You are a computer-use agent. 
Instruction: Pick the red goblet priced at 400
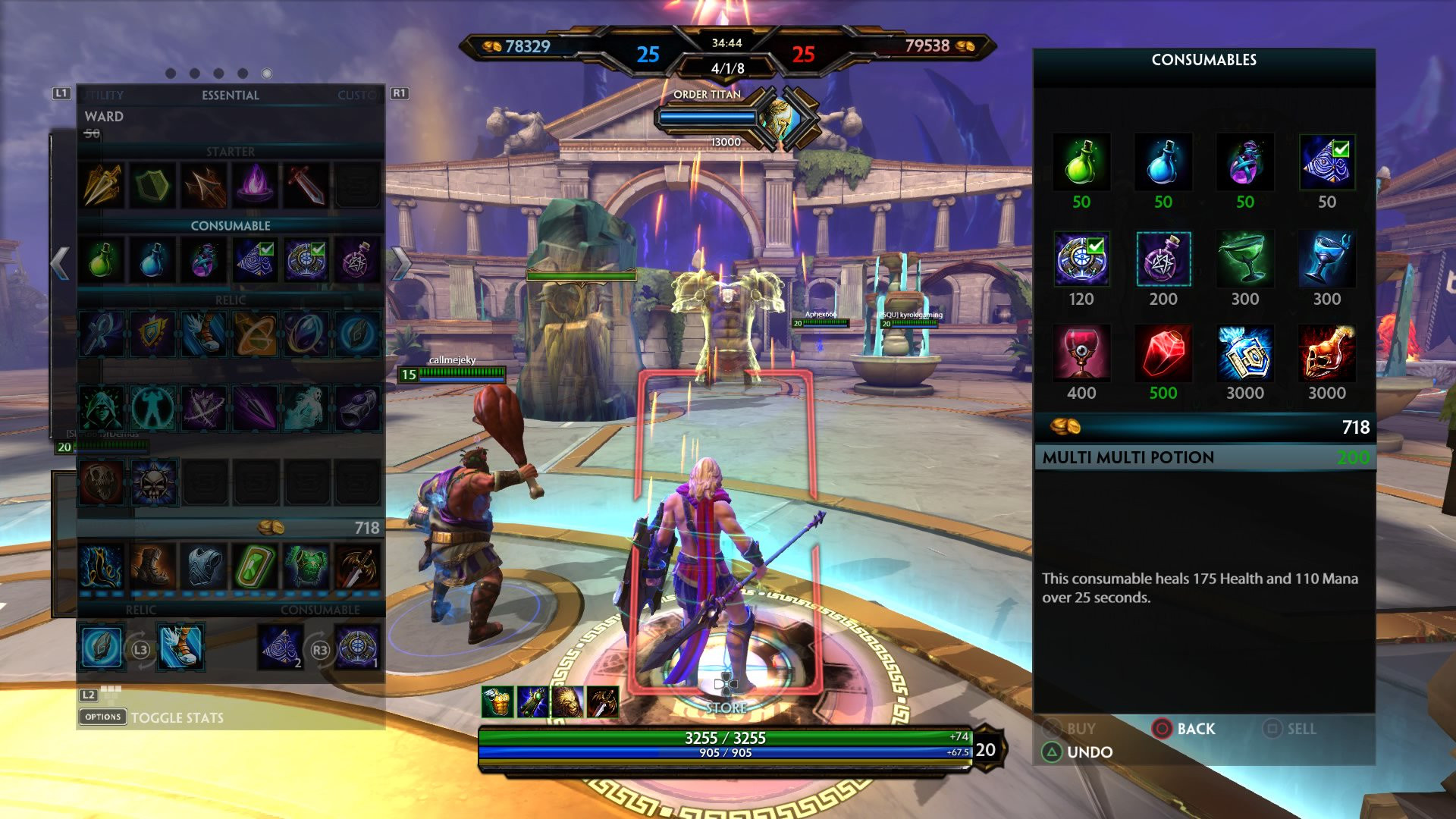pos(1081,353)
